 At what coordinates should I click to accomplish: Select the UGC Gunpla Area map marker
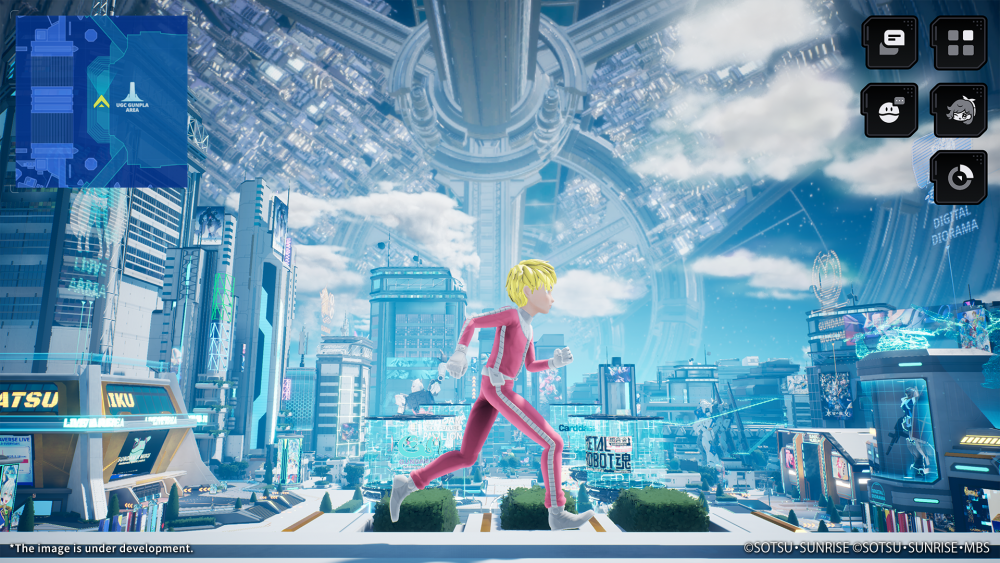click(132, 98)
